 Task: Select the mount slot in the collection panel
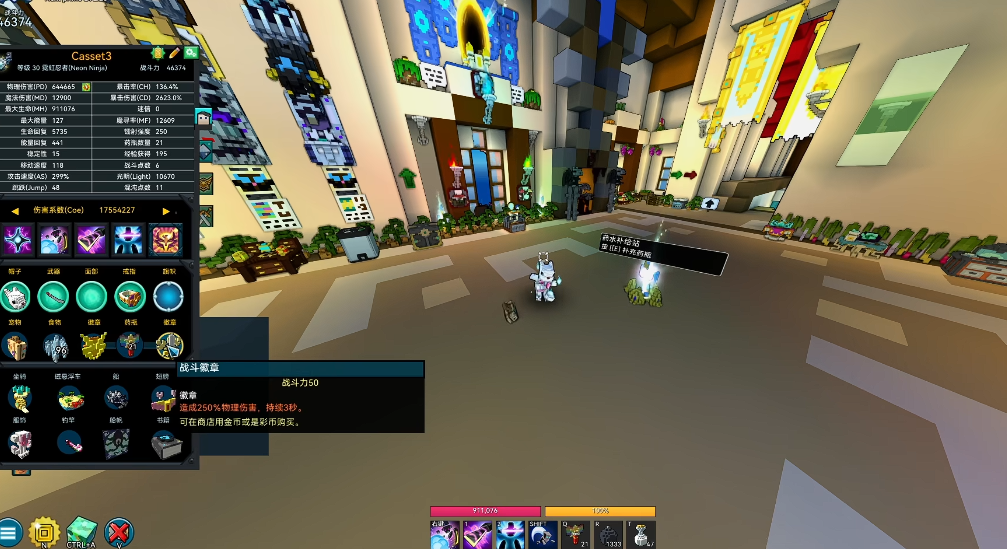(x=18, y=397)
